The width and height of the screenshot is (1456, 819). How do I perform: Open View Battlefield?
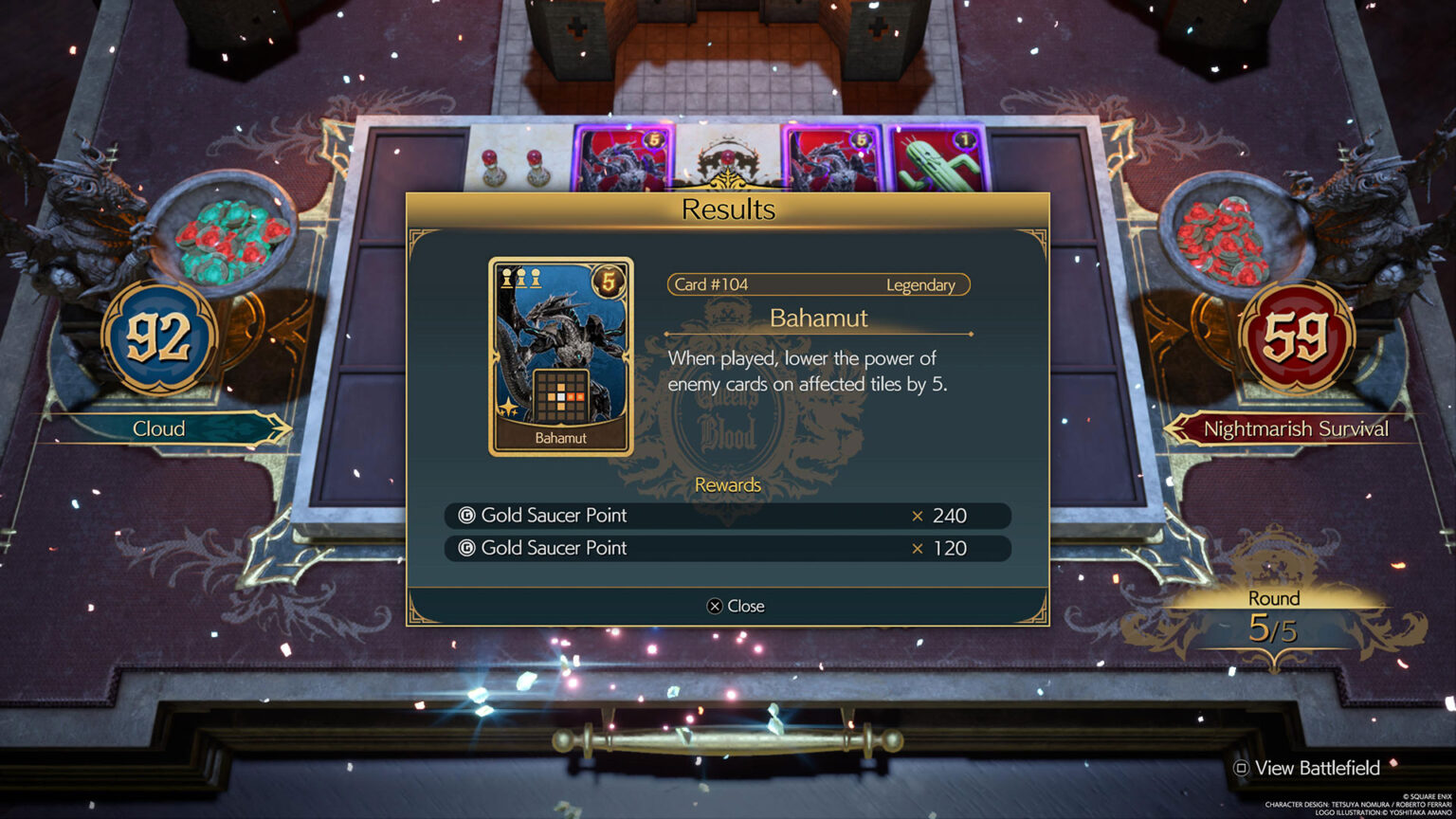point(1316,768)
